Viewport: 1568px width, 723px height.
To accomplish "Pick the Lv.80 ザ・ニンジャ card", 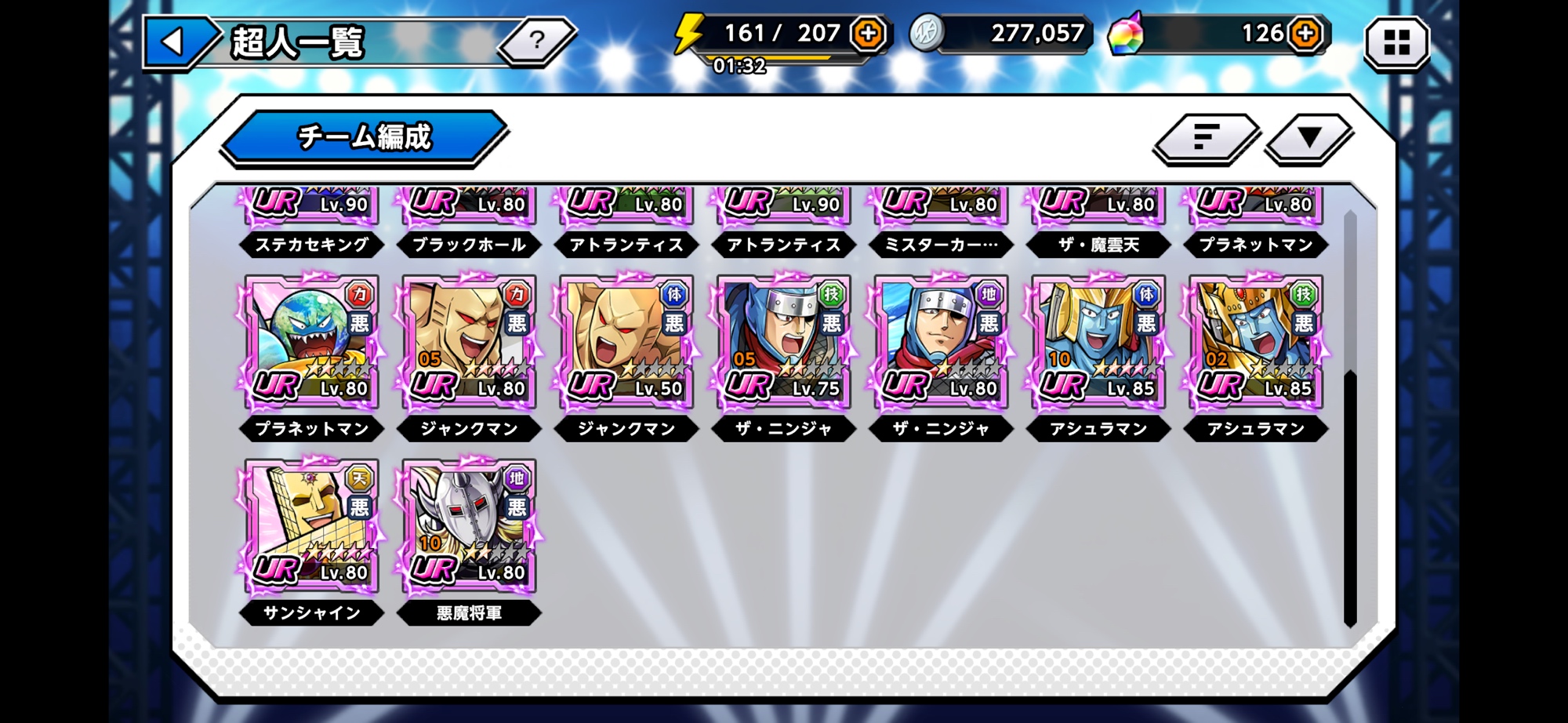I will 941,343.
